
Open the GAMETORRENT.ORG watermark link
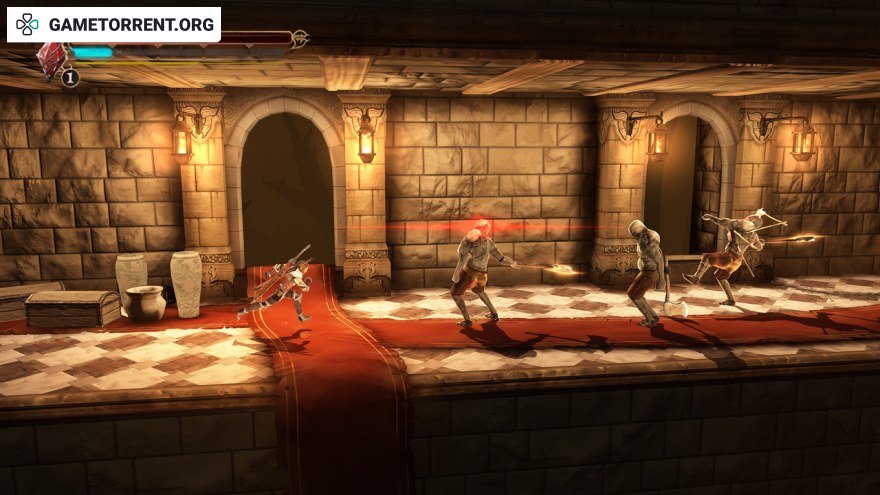pyautogui.click(x=114, y=24)
